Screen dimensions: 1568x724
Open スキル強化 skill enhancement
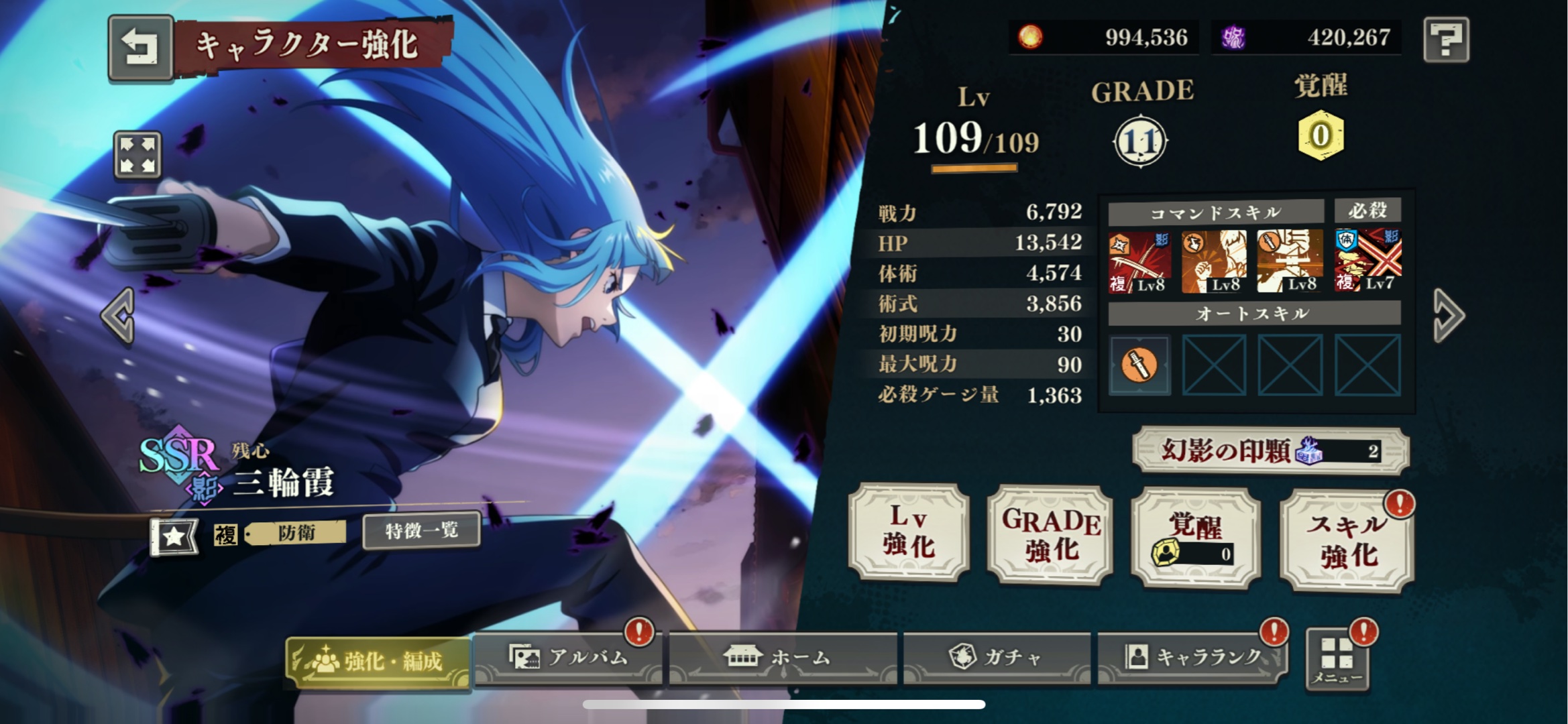(1347, 540)
